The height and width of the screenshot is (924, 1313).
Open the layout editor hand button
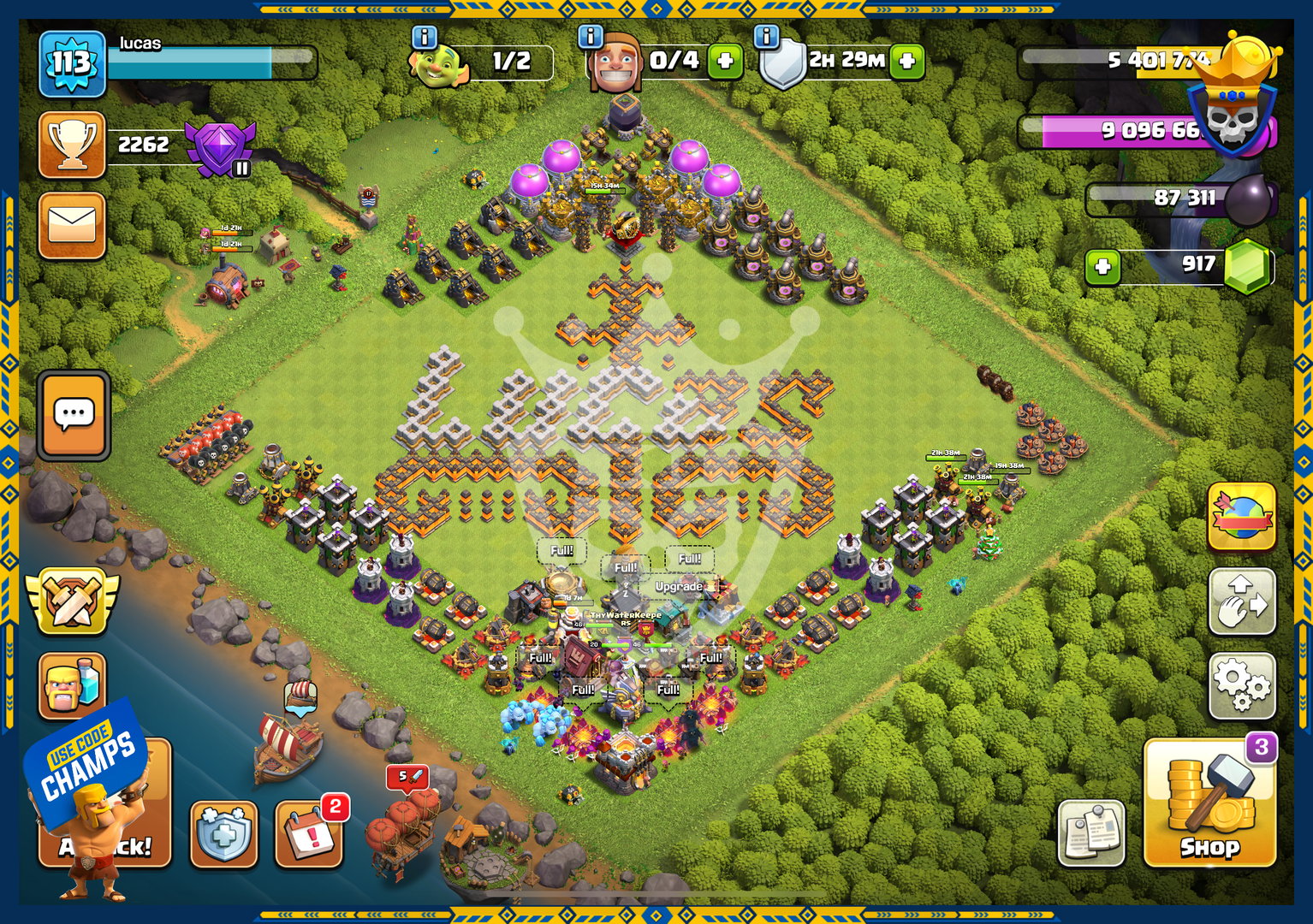point(1242,602)
